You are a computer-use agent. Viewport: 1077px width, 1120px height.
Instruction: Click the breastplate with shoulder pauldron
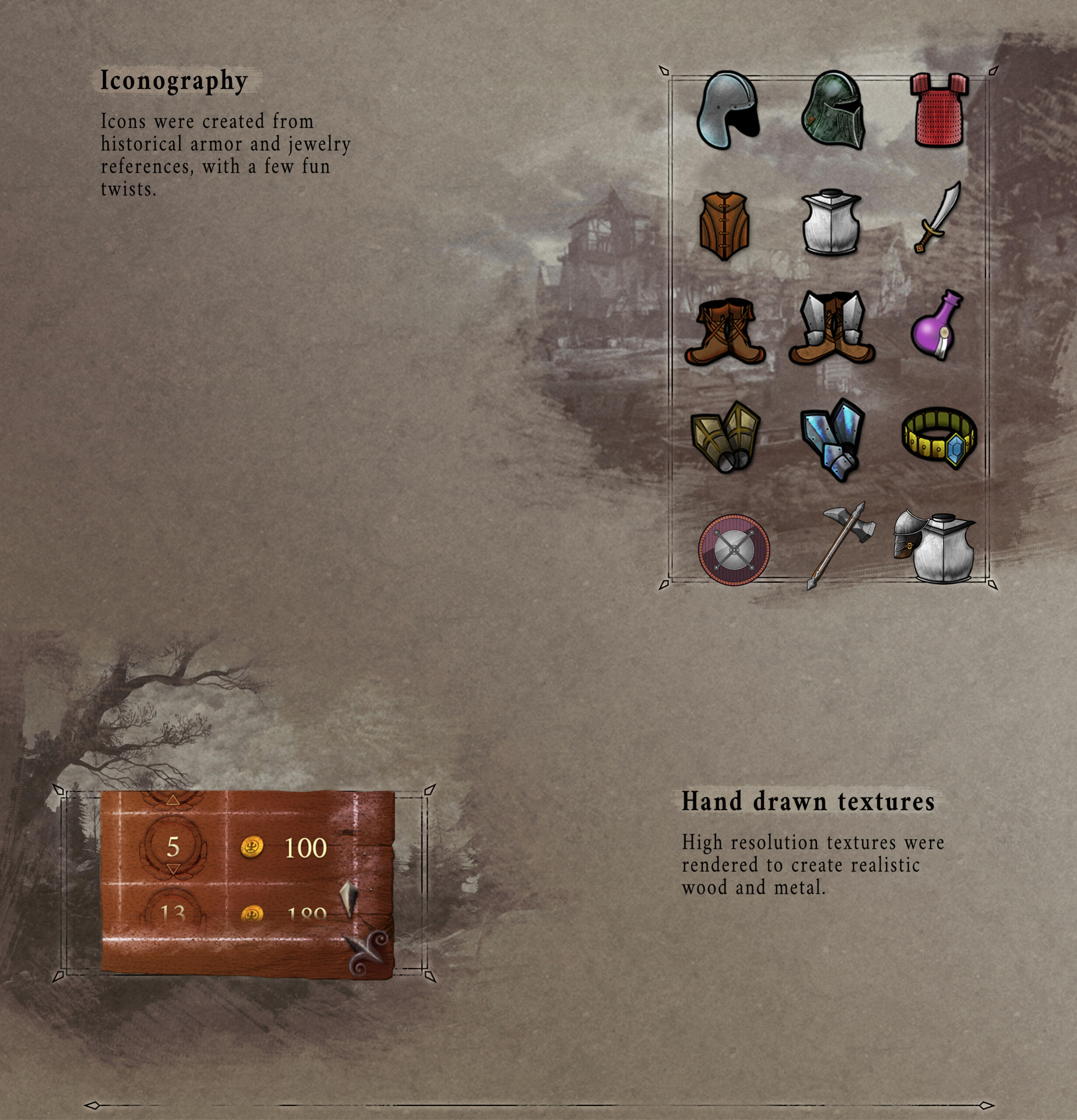point(935,546)
